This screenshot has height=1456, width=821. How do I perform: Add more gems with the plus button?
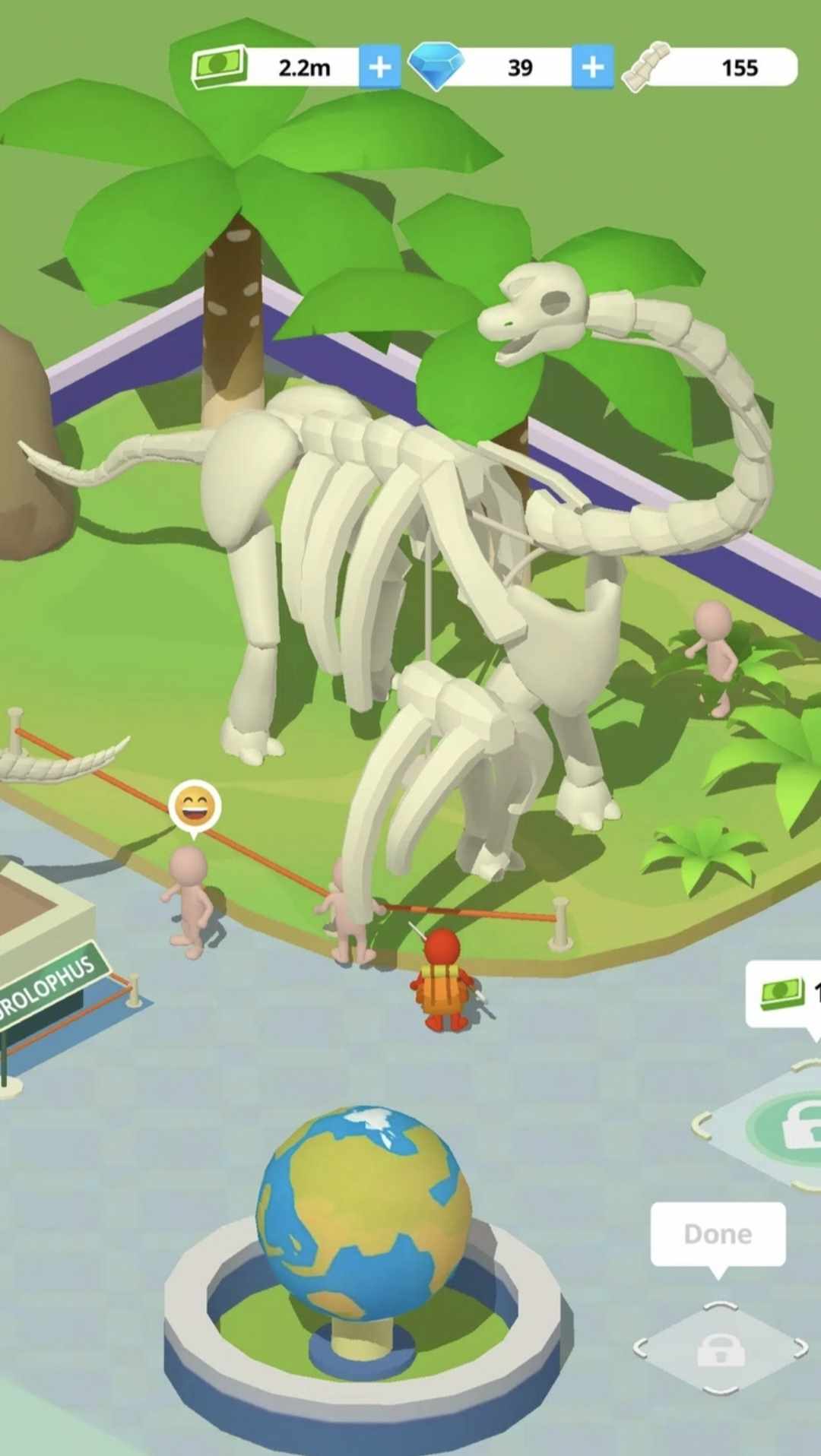coord(592,68)
